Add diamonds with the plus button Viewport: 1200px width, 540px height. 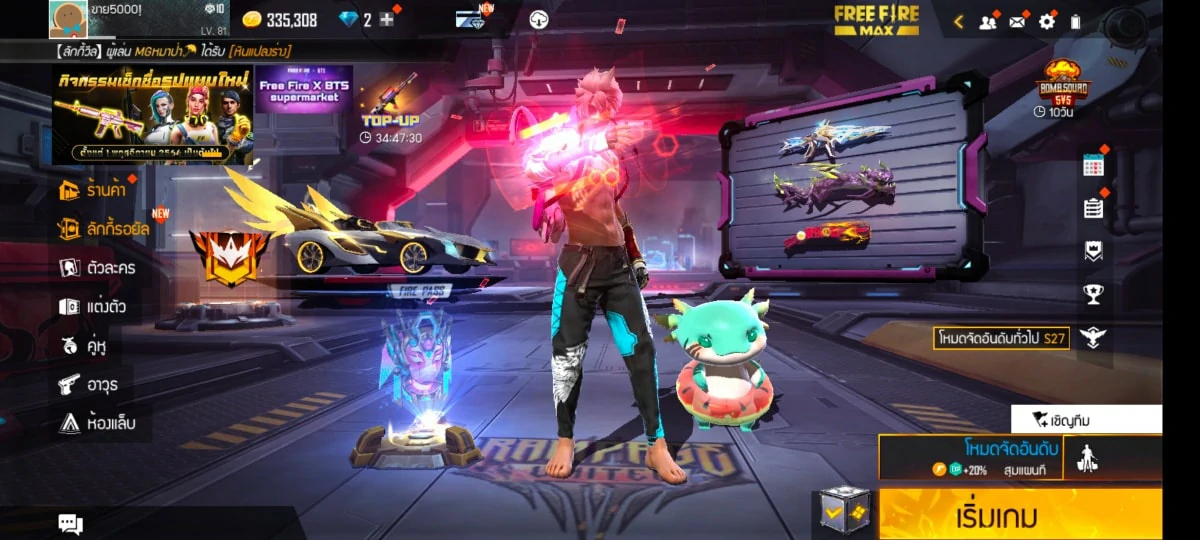coord(387,20)
